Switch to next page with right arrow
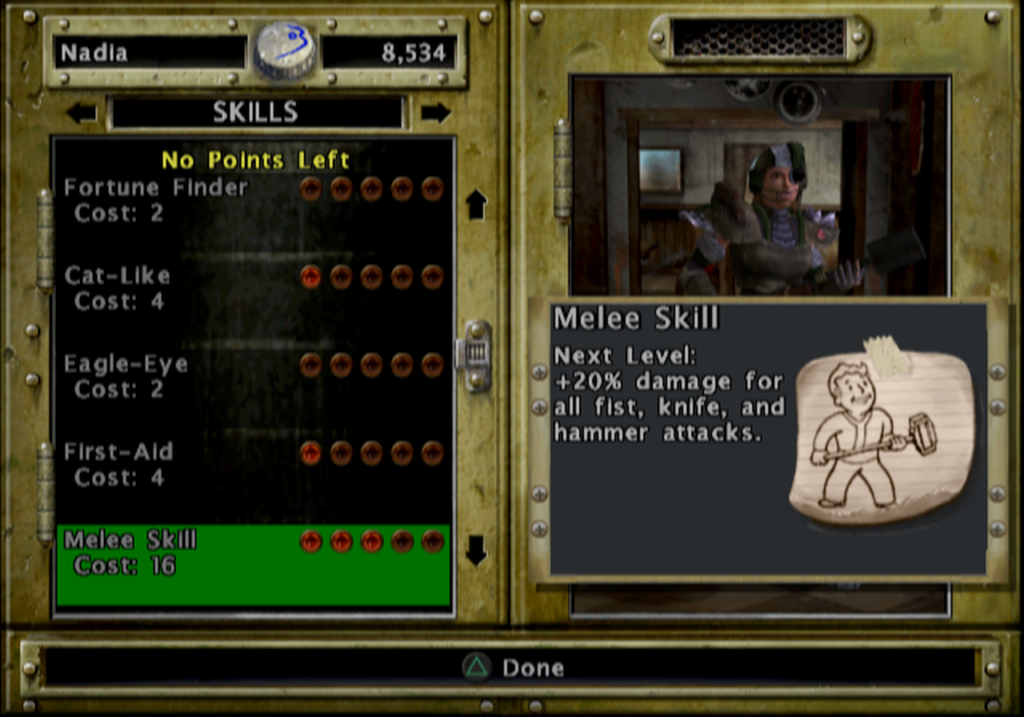 435,112
